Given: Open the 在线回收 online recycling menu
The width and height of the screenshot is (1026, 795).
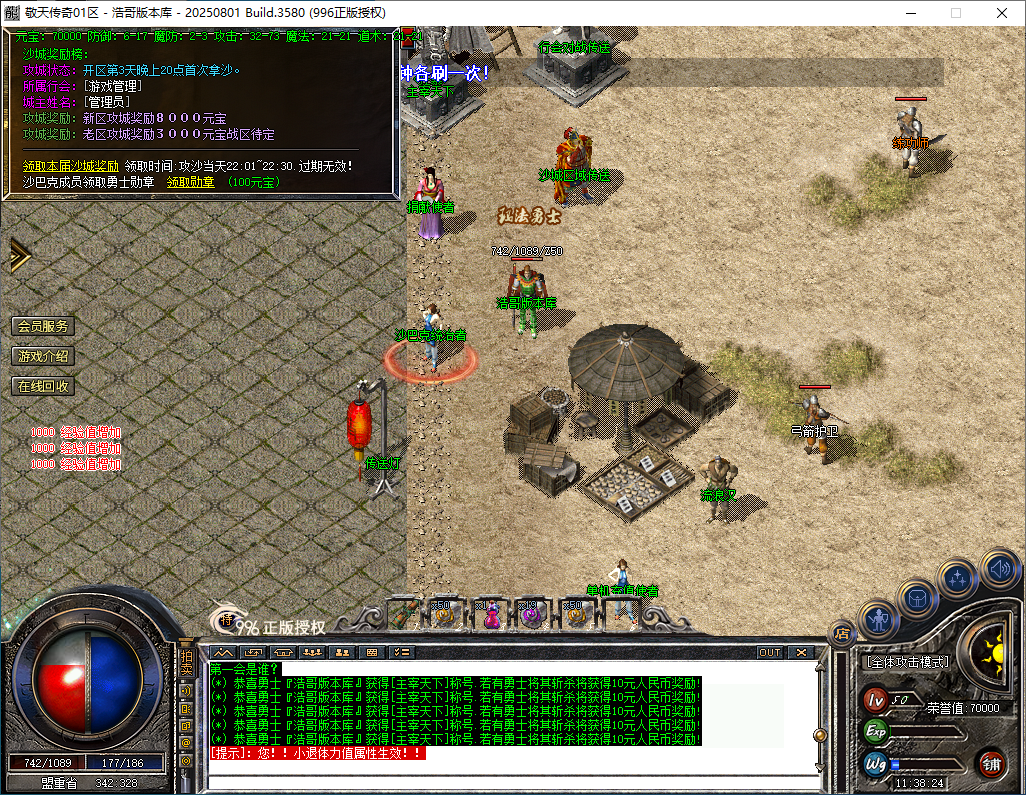Looking at the screenshot, I should coord(43,386).
